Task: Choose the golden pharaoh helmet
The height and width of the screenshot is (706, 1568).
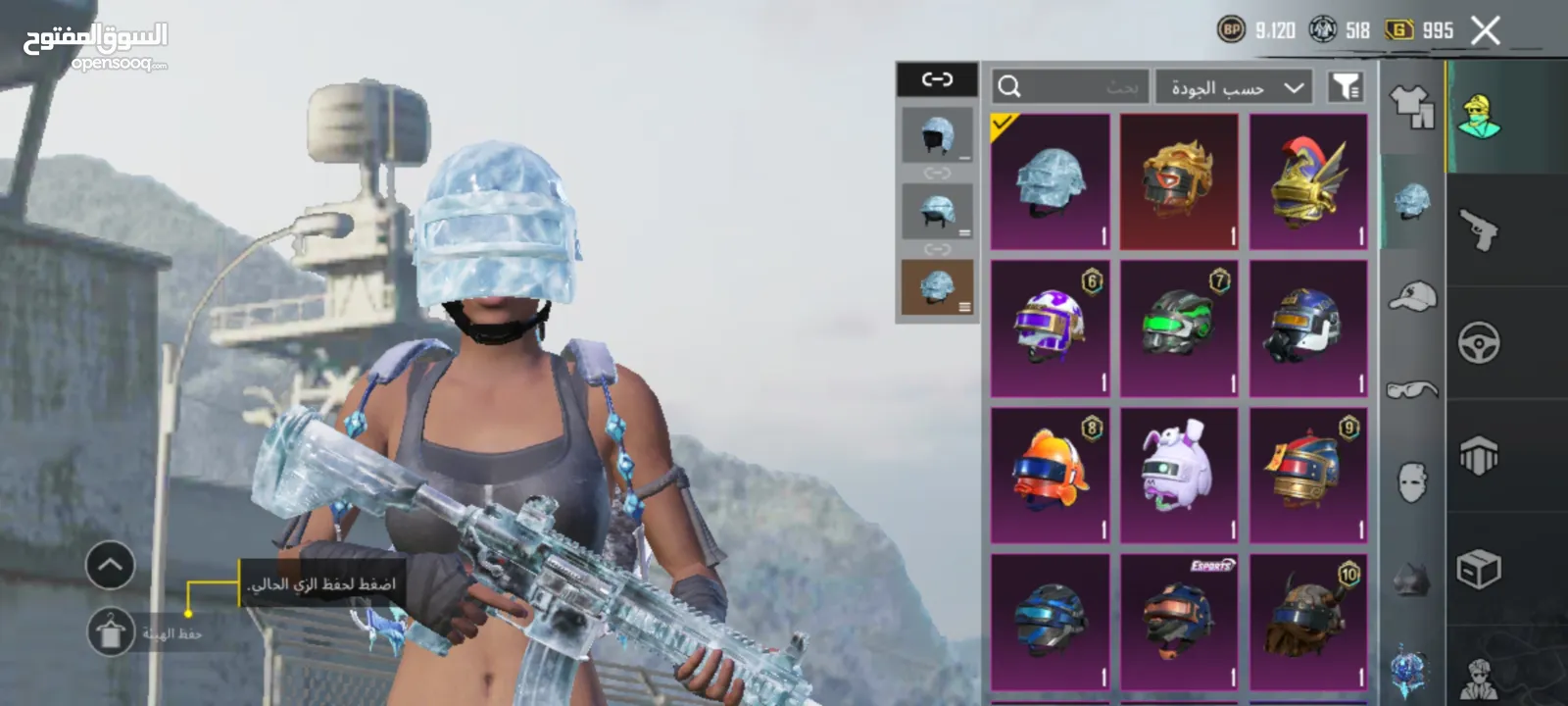Action: click(1179, 181)
